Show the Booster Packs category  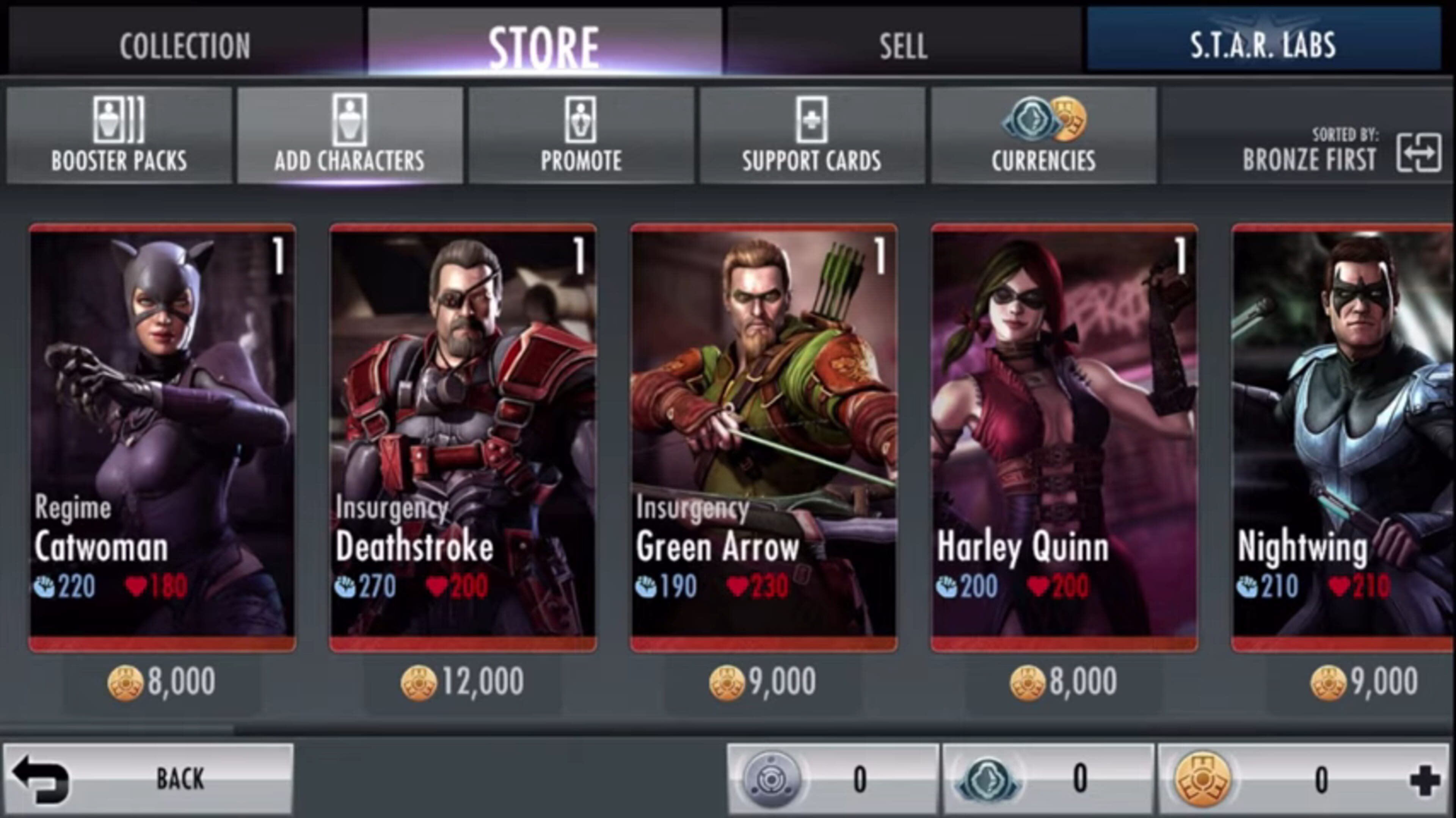[x=119, y=136]
